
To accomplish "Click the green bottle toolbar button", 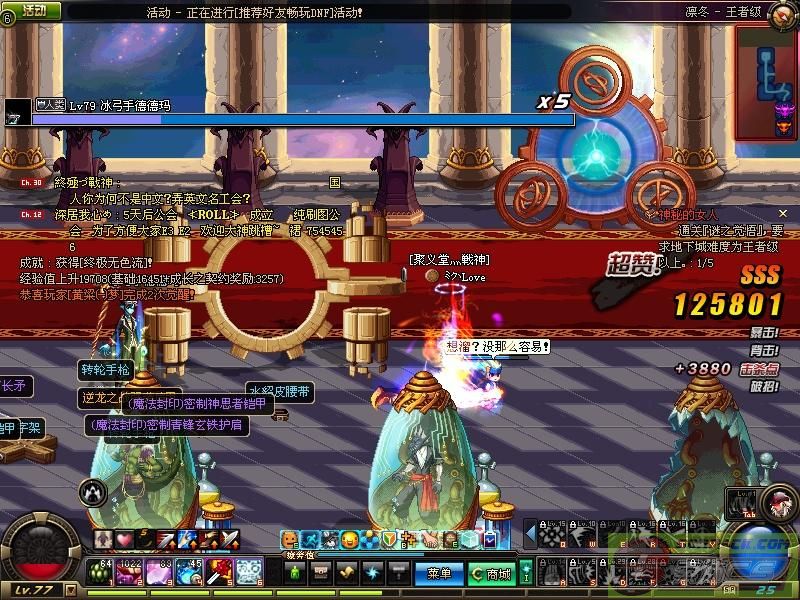I will [295, 574].
